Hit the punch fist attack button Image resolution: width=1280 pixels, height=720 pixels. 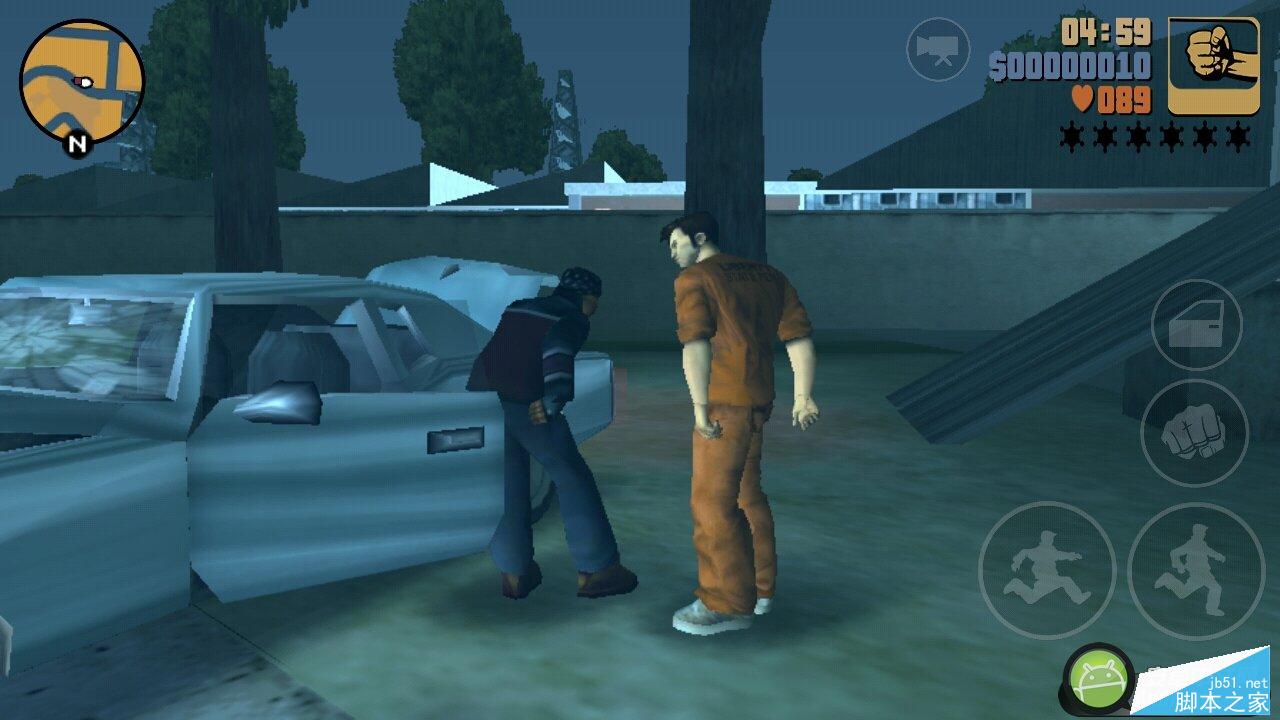pos(1195,433)
